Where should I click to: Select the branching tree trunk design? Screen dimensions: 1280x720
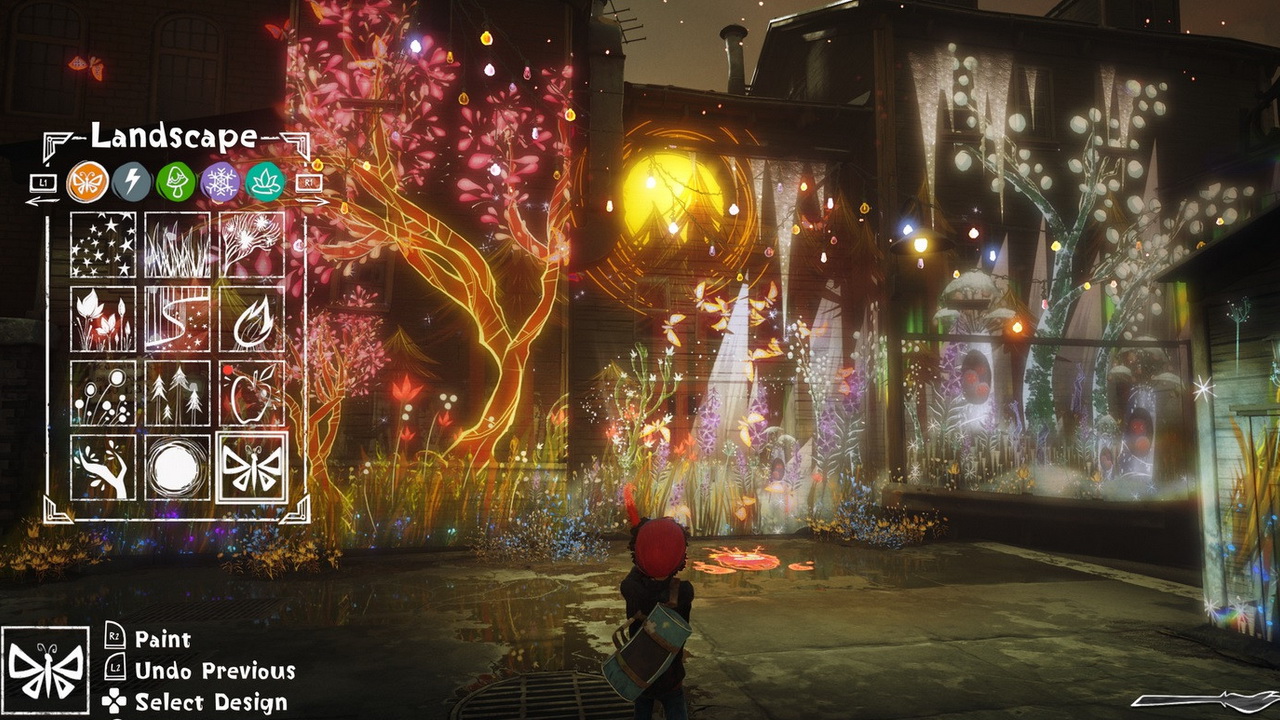pos(103,467)
